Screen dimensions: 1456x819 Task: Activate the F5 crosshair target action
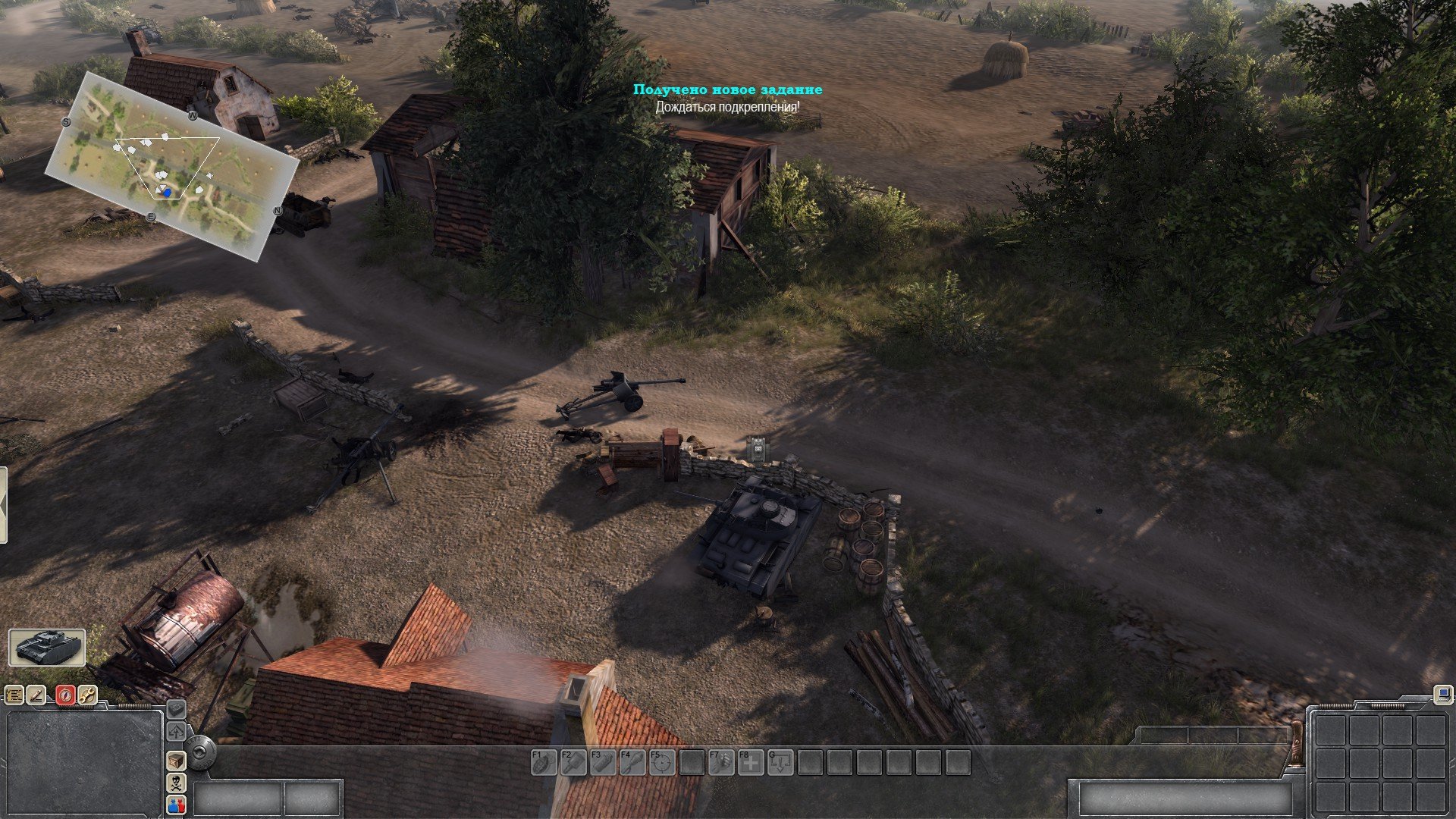click(662, 762)
